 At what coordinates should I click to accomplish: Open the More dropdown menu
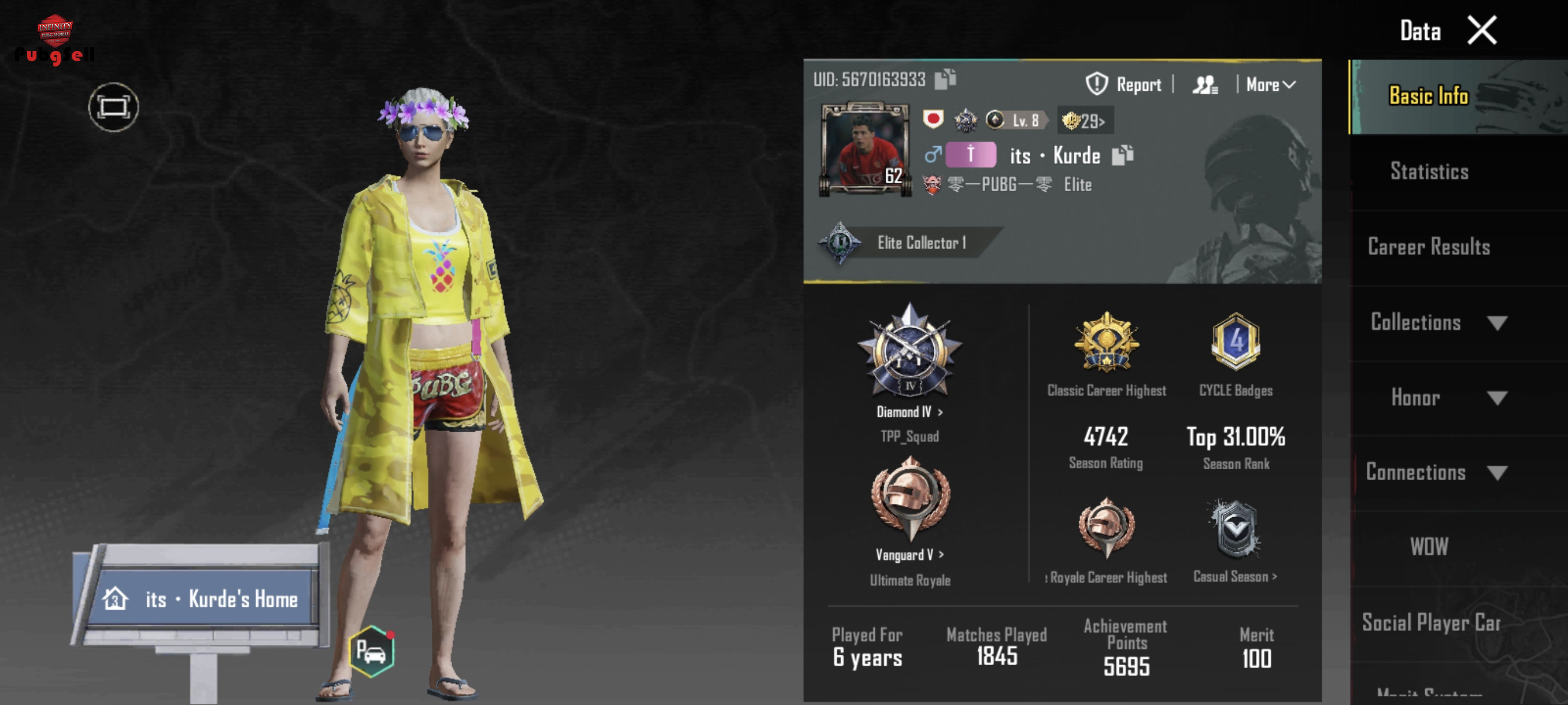coord(1270,84)
